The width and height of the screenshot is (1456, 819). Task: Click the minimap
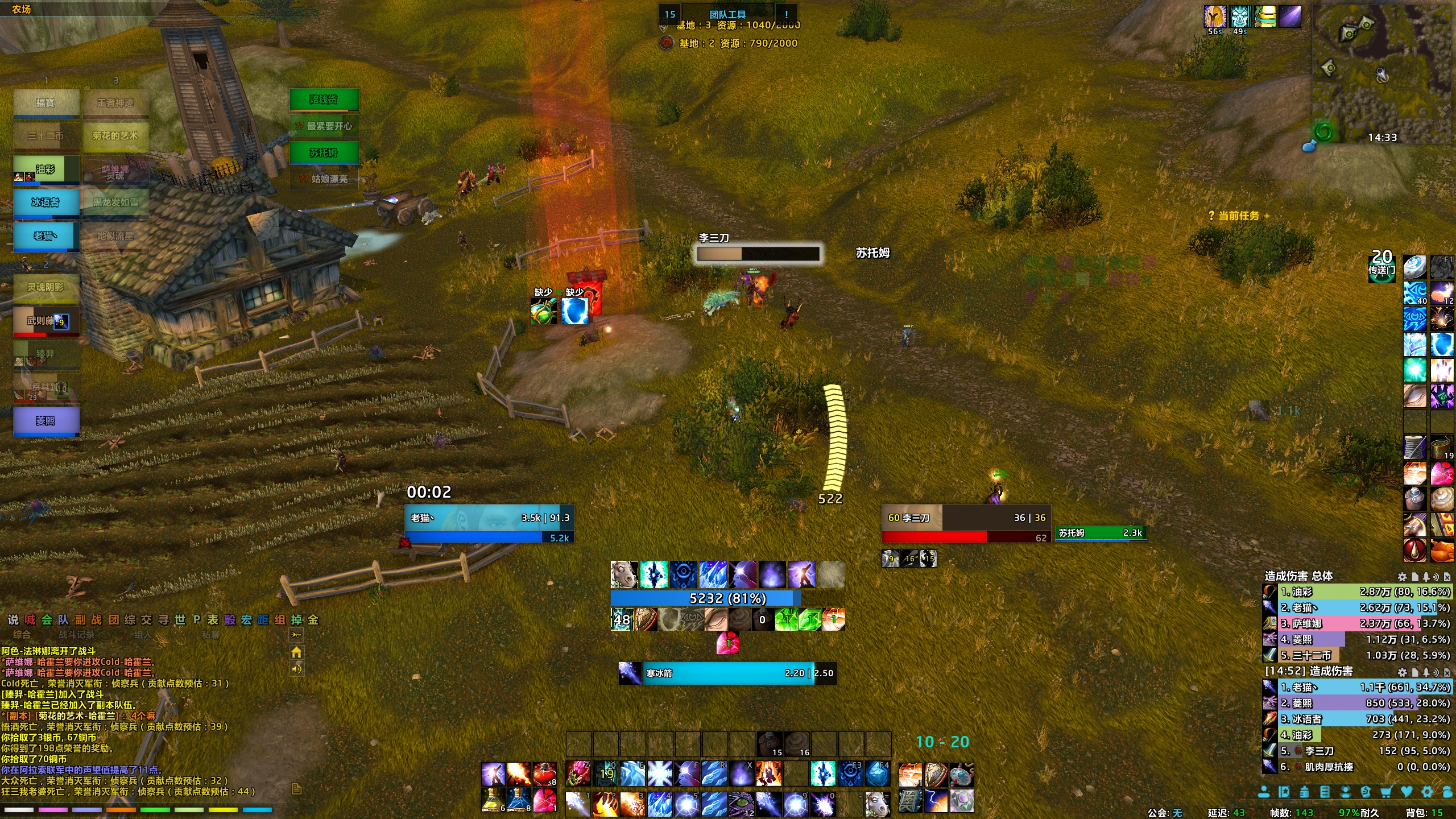coord(1381,74)
